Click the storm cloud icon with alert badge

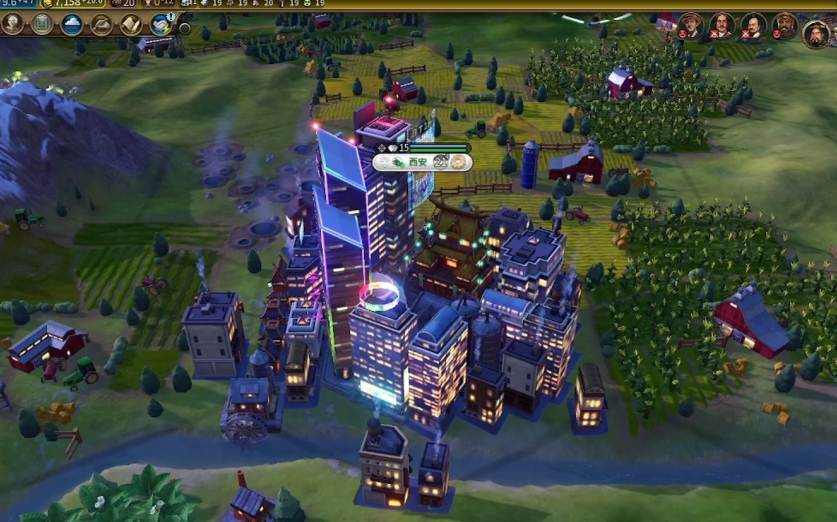tap(161, 24)
